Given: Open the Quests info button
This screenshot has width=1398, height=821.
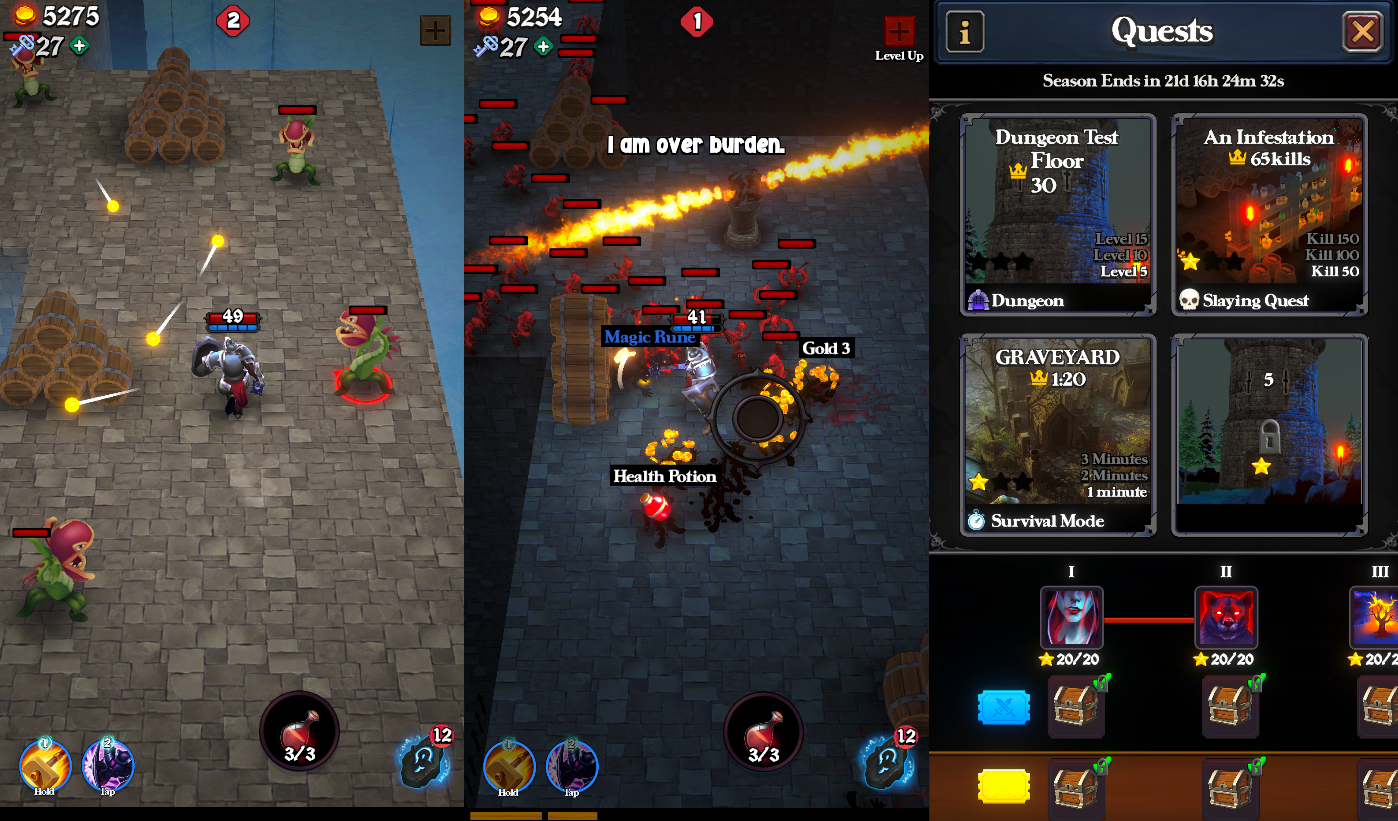Looking at the screenshot, I should [x=965, y=32].
